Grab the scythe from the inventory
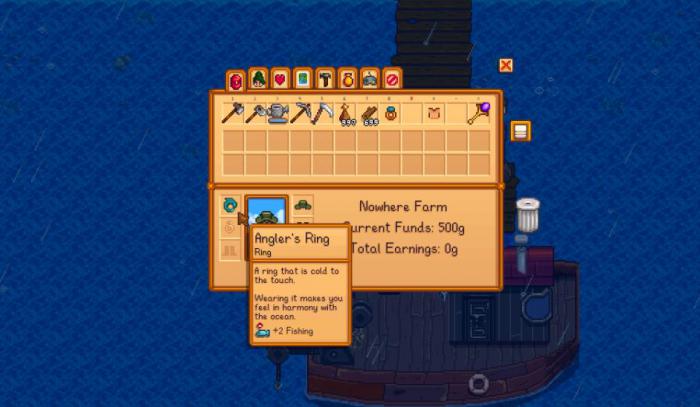This screenshot has width=700, height=407. tap(322, 114)
